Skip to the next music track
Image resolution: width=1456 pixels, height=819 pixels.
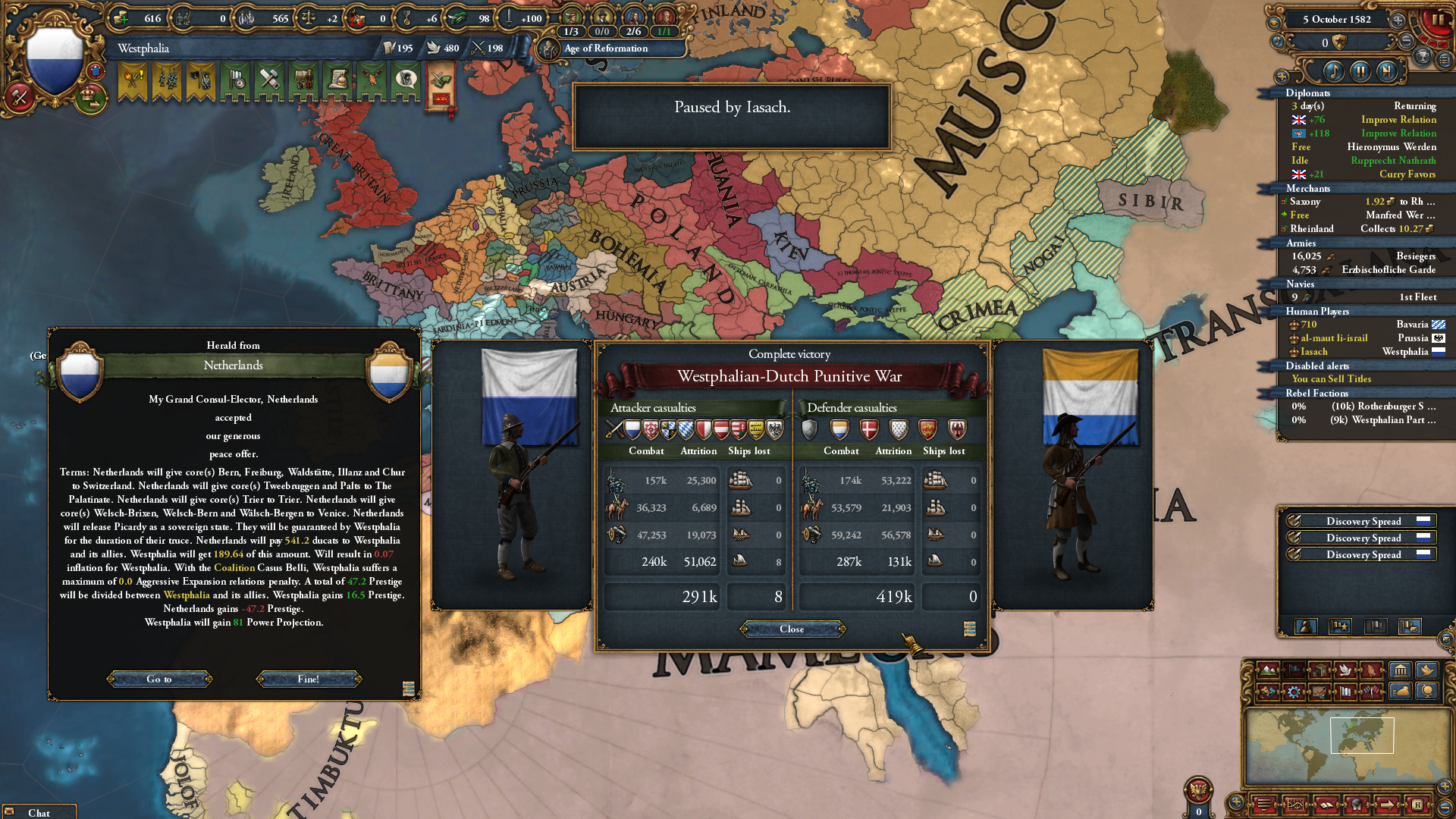(1387, 71)
